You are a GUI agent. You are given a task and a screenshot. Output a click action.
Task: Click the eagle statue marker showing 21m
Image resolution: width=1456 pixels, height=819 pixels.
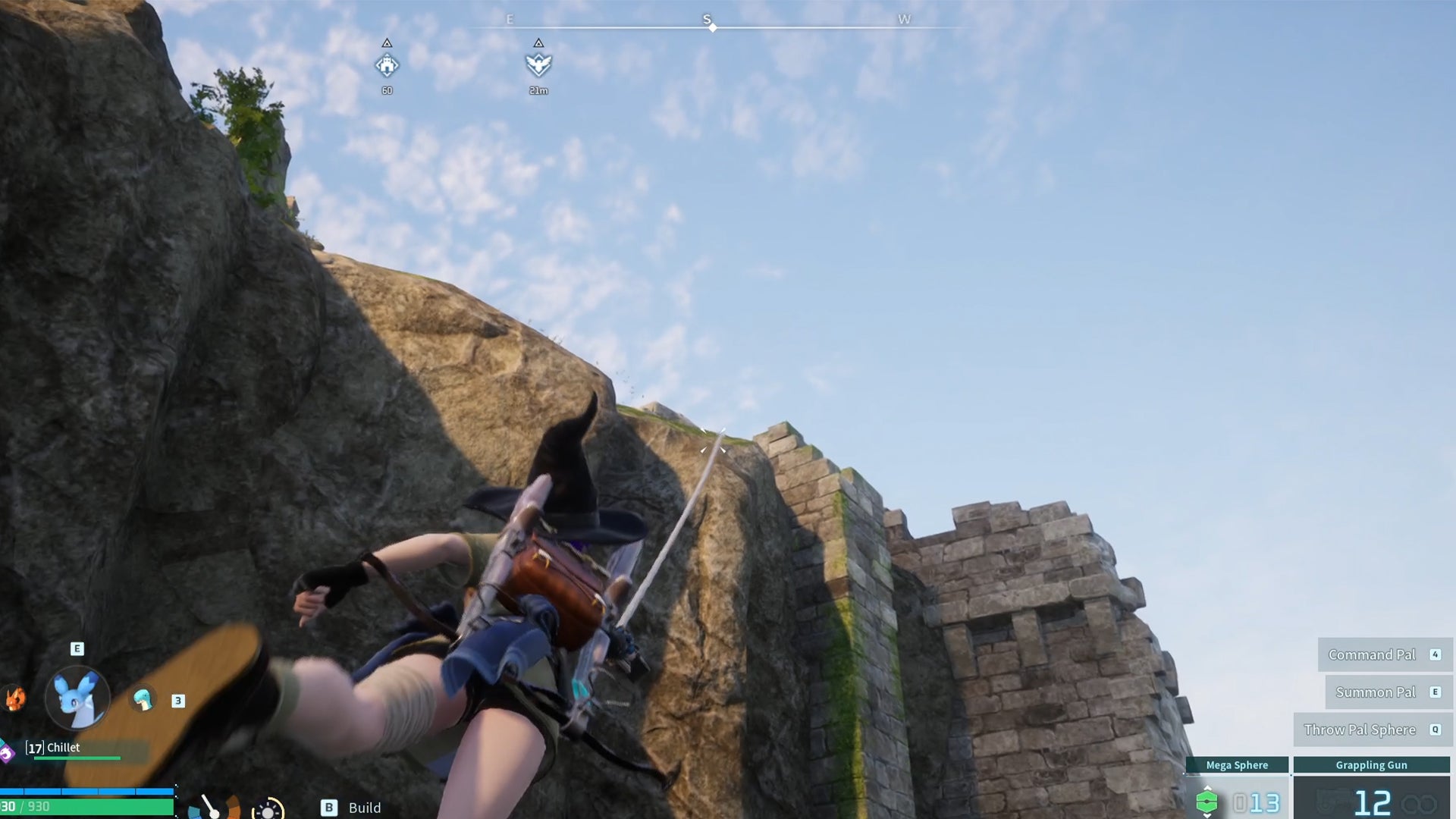[x=538, y=66]
